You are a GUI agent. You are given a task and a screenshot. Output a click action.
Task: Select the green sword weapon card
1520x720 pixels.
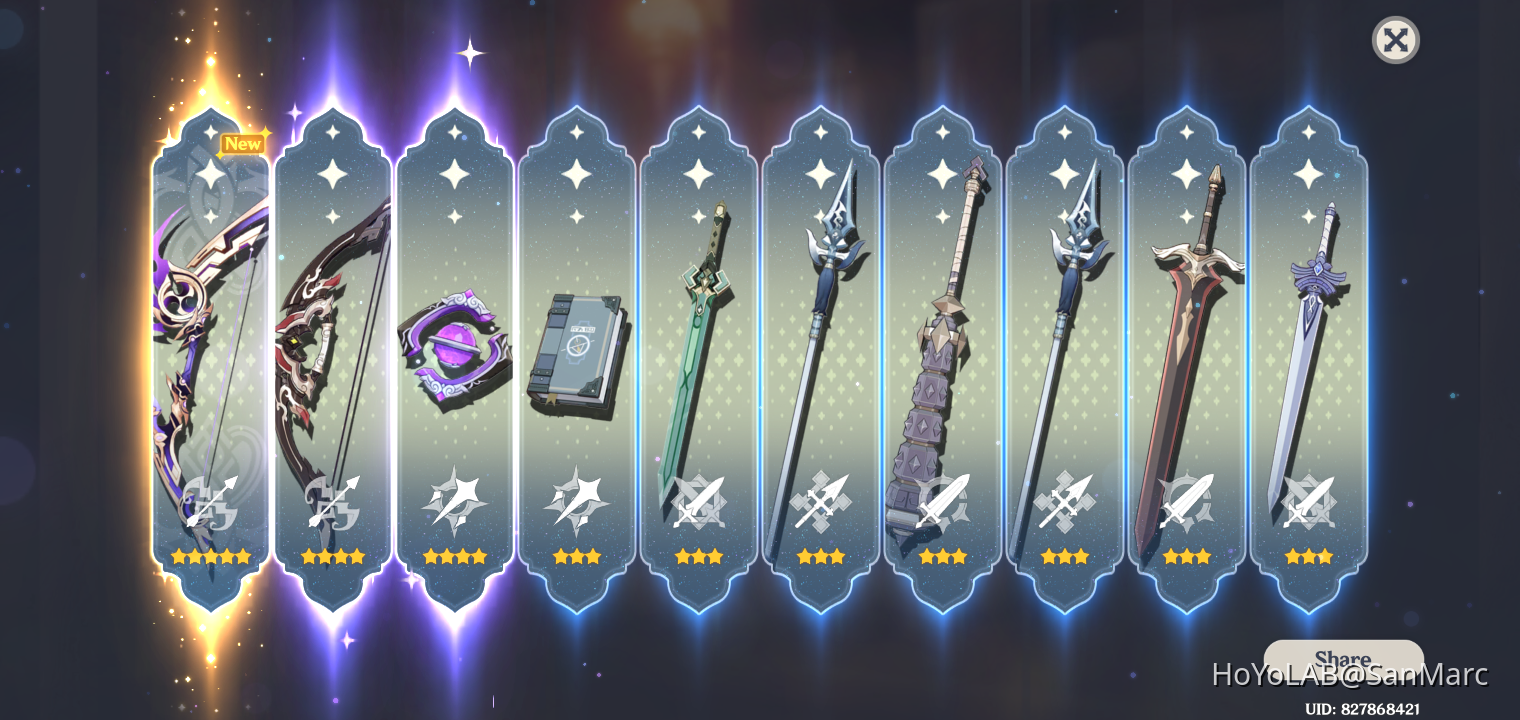[x=700, y=350]
